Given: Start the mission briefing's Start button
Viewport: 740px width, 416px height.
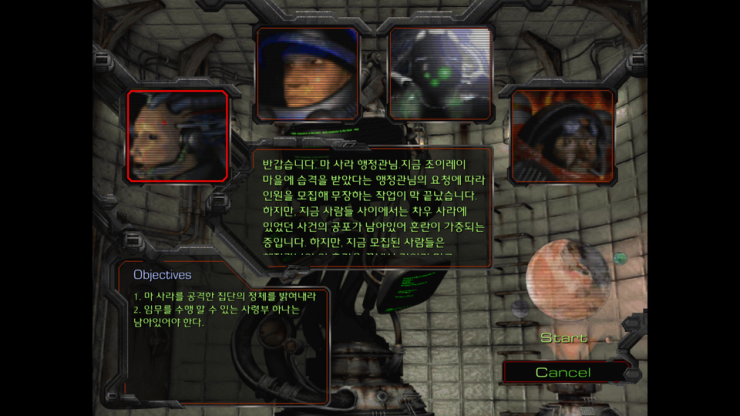Looking at the screenshot, I should click(563, 338).
